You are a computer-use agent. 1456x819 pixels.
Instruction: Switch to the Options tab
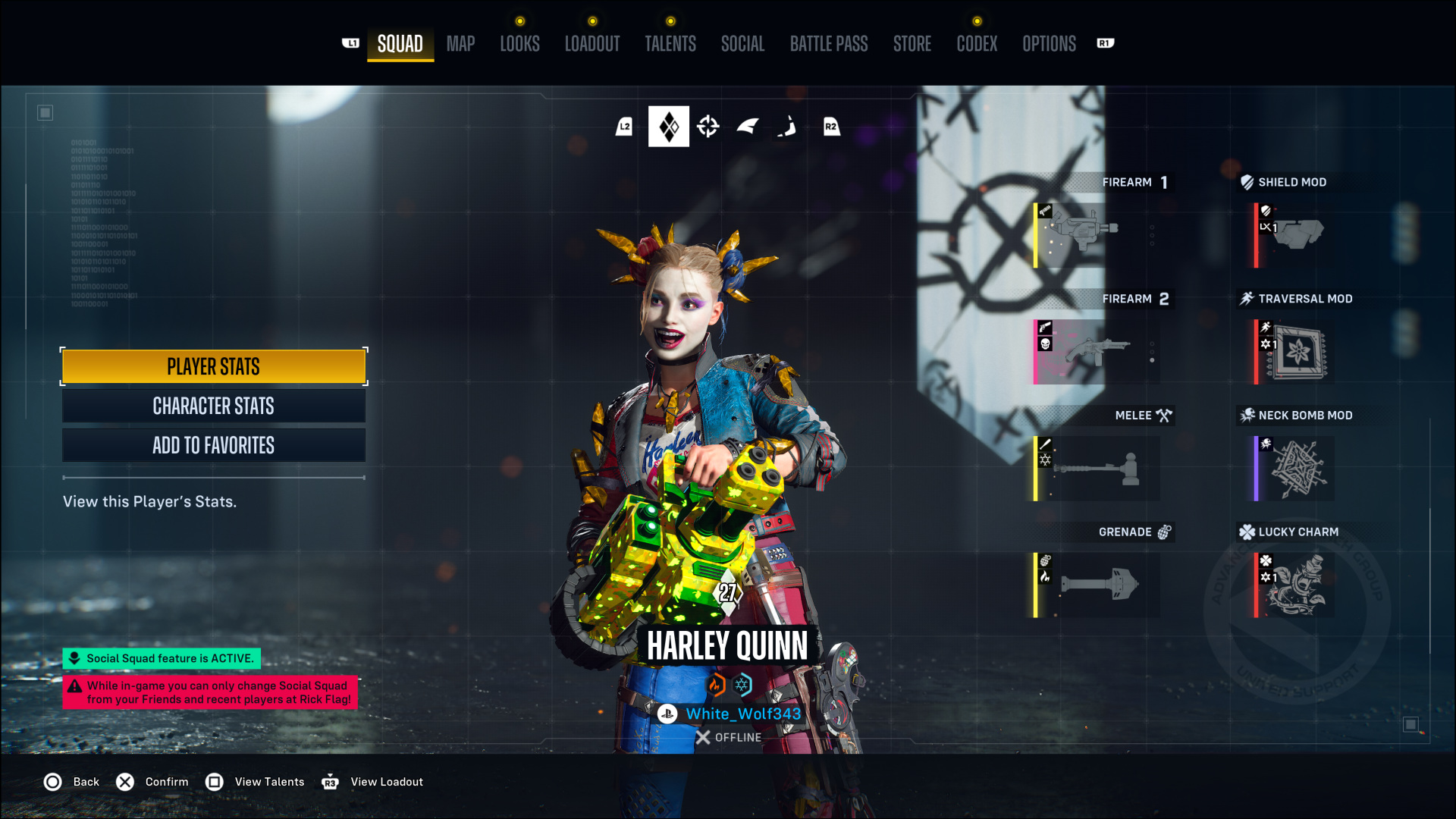[x=1049, y=44]
